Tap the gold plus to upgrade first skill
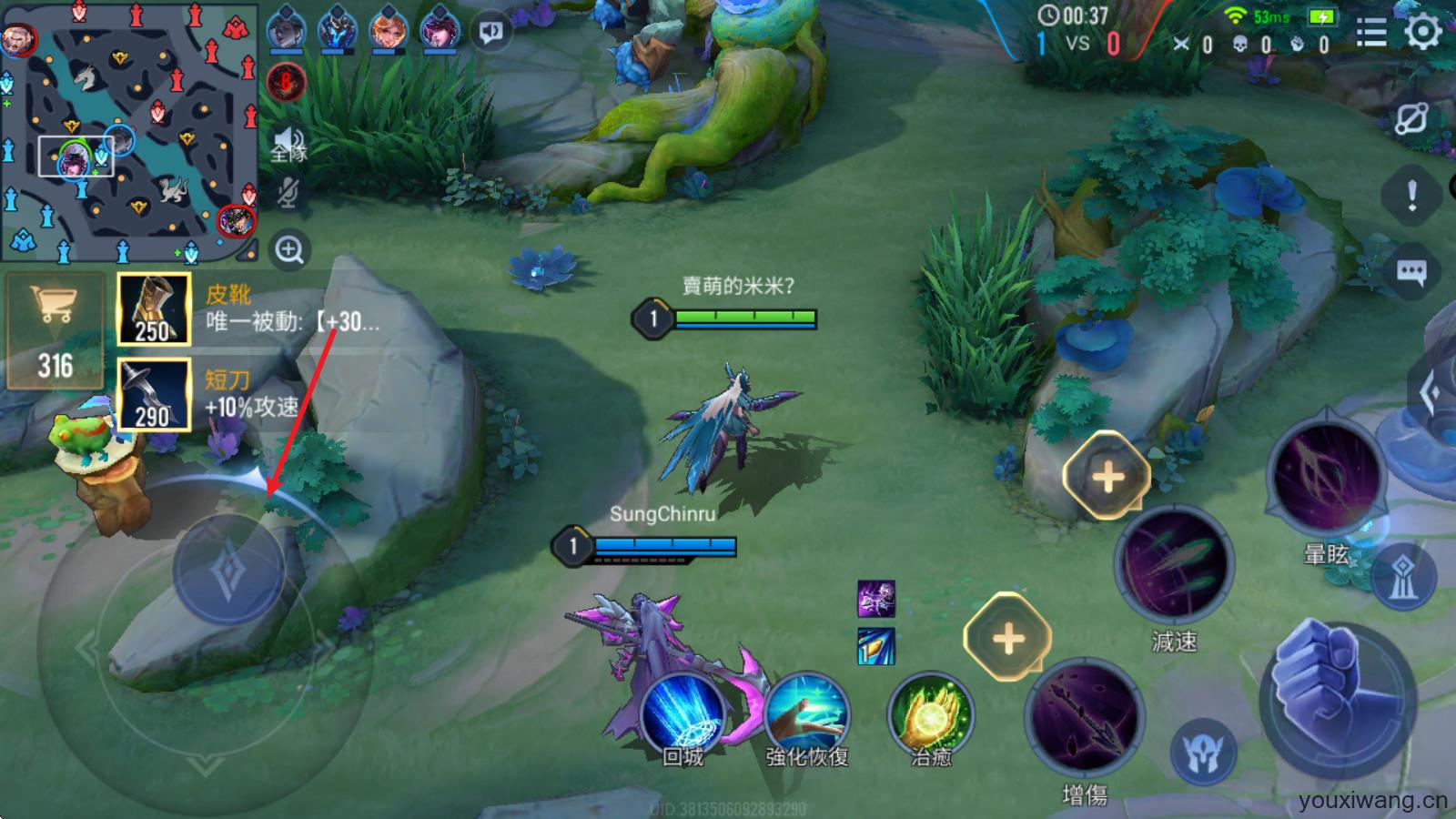This screenshot has width=1456, height=819. 1104,474
